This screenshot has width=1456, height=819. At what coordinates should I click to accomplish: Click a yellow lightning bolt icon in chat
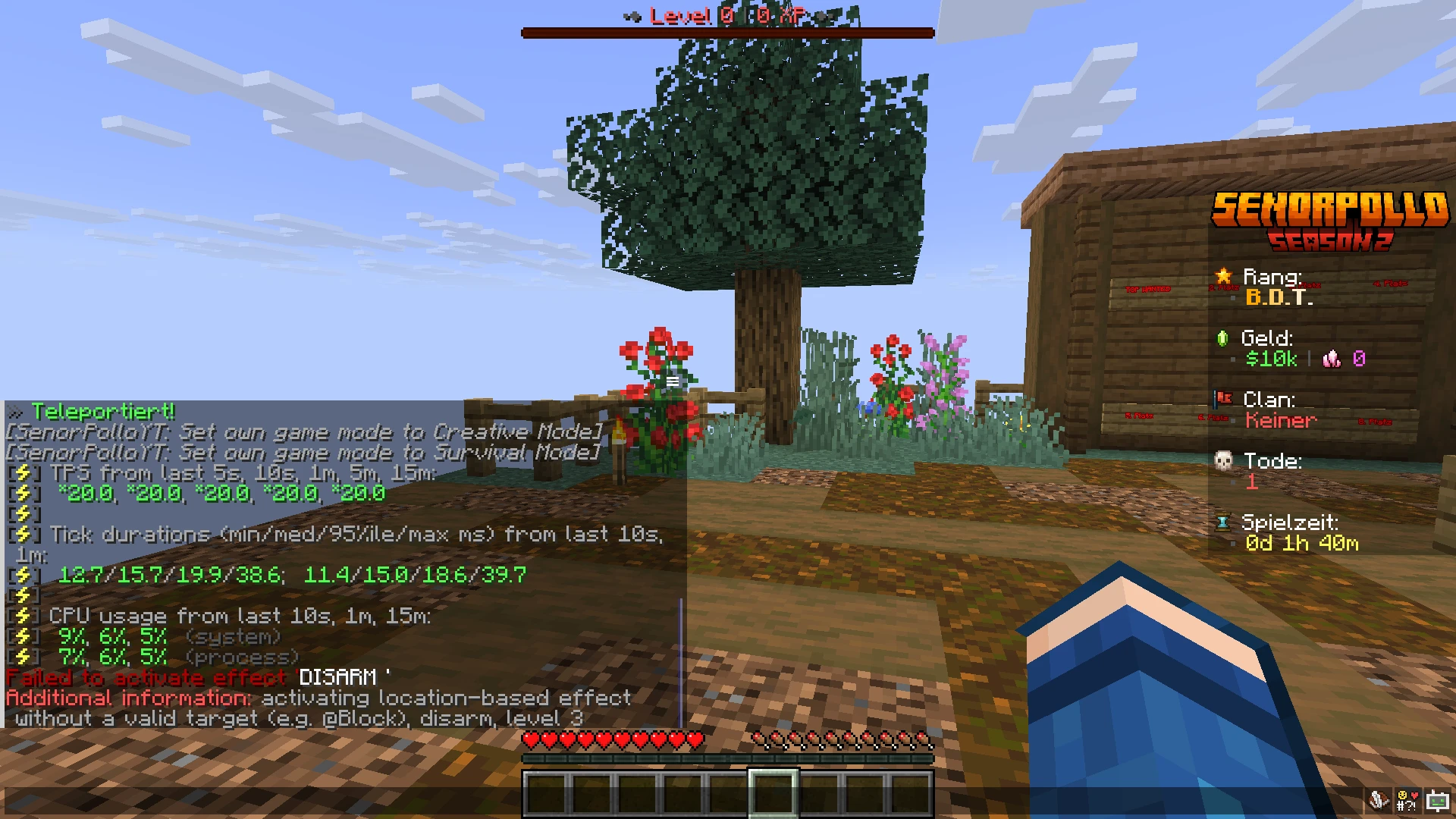click(25, 473)
